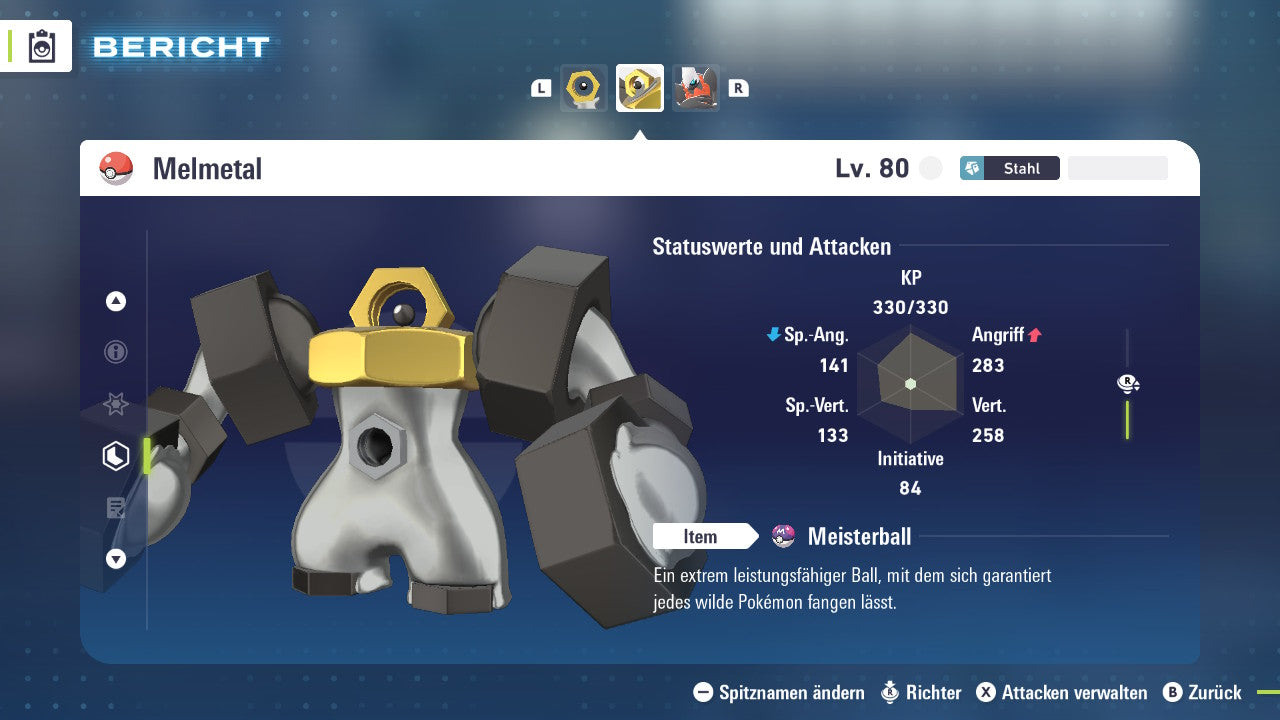Open the info icon in the left sidebar
The width and height of the screenshot is (1280, 720).
tap(115, 352)
